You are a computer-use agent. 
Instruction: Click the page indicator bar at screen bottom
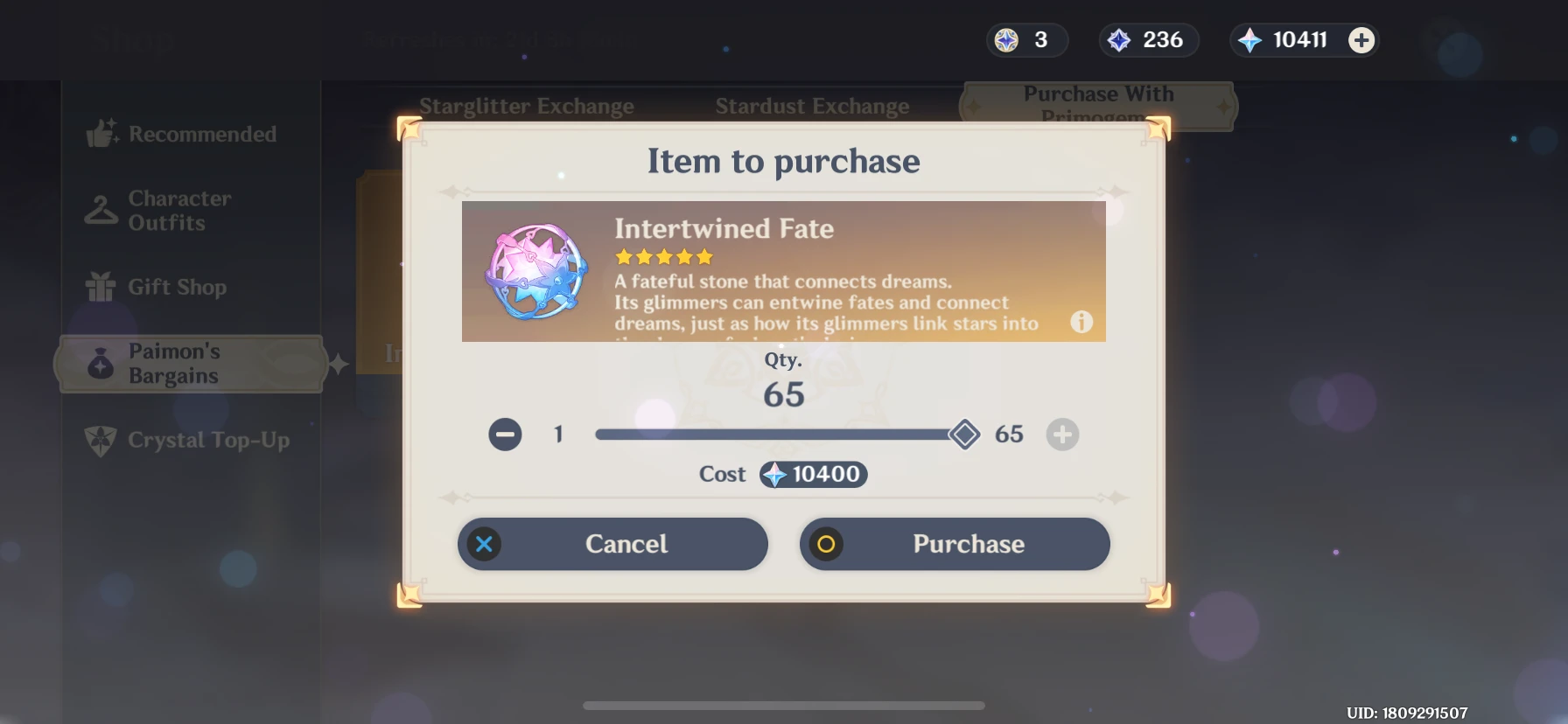click(x=784, y=705)
